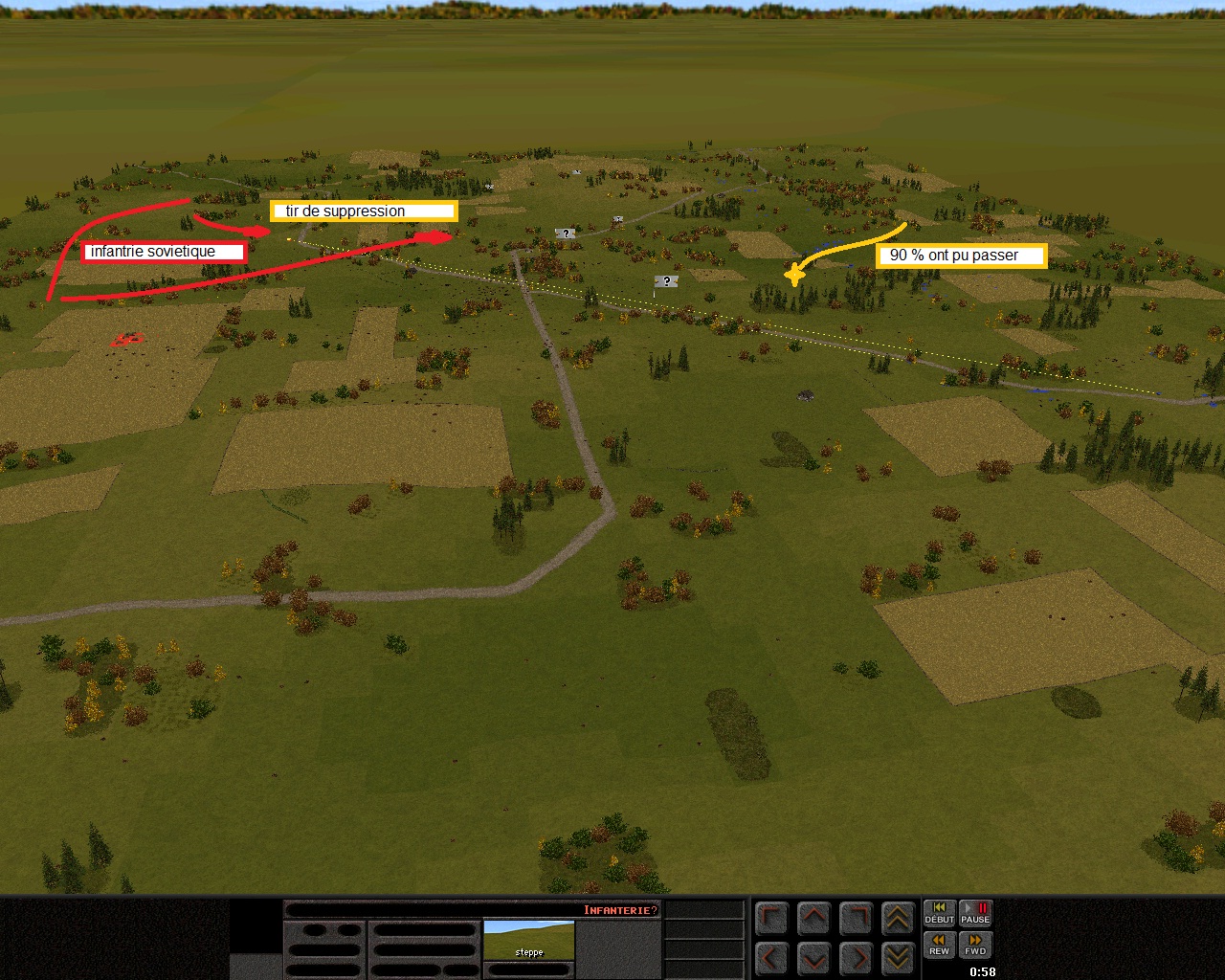Raise camera with the double up chevron

click(x=898, y=919)
